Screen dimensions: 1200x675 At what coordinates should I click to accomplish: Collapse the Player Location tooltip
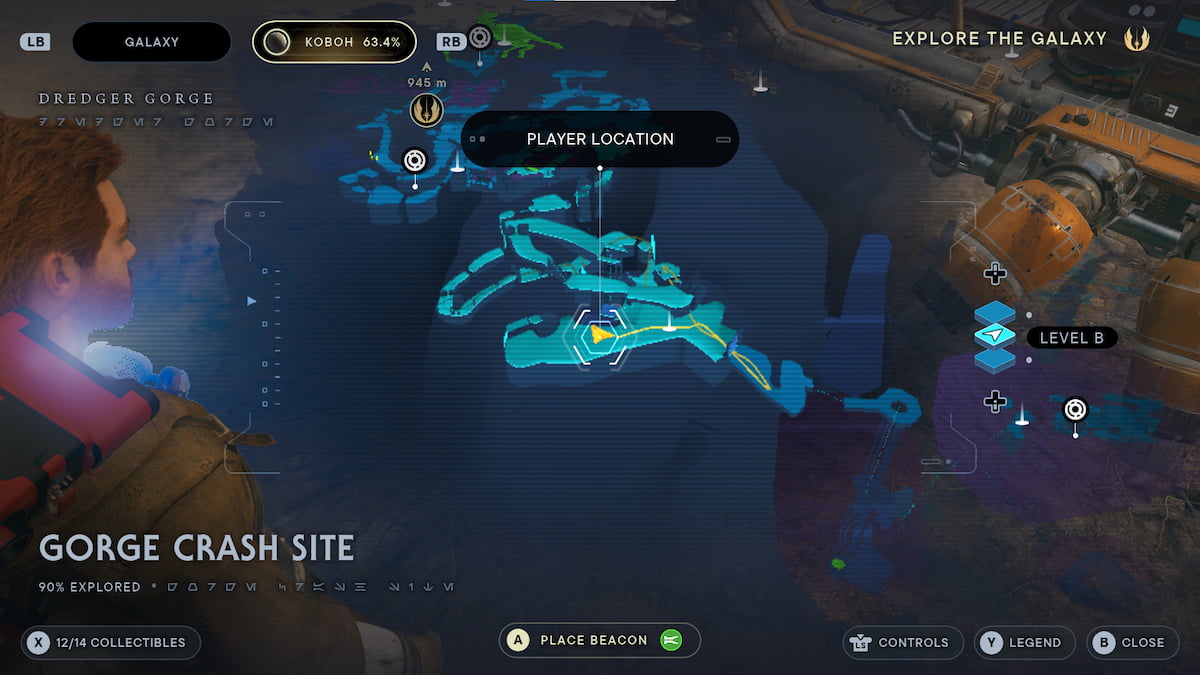click(x=723, y=139)
